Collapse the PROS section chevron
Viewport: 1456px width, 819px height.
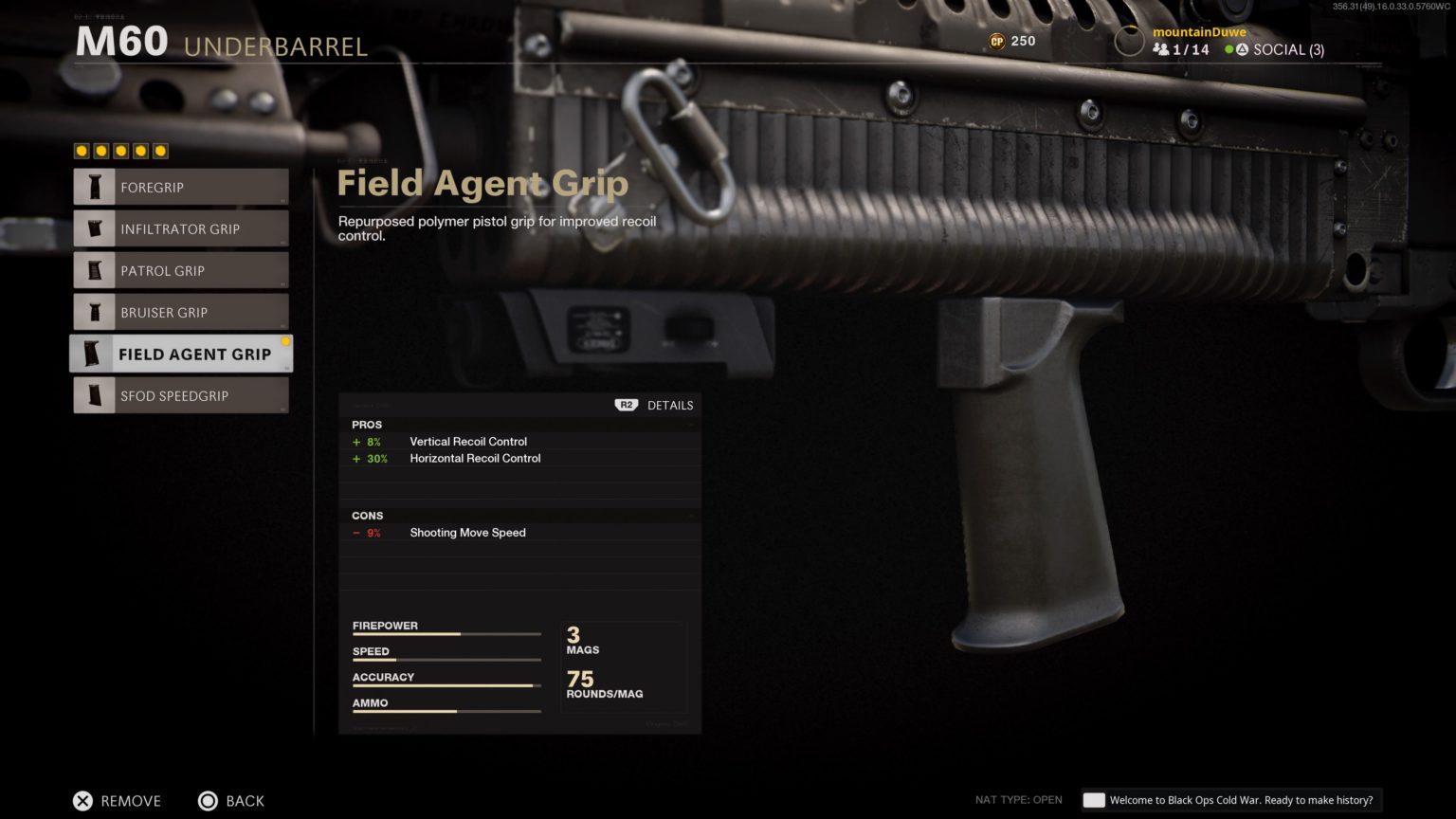[x=691, y=424]
